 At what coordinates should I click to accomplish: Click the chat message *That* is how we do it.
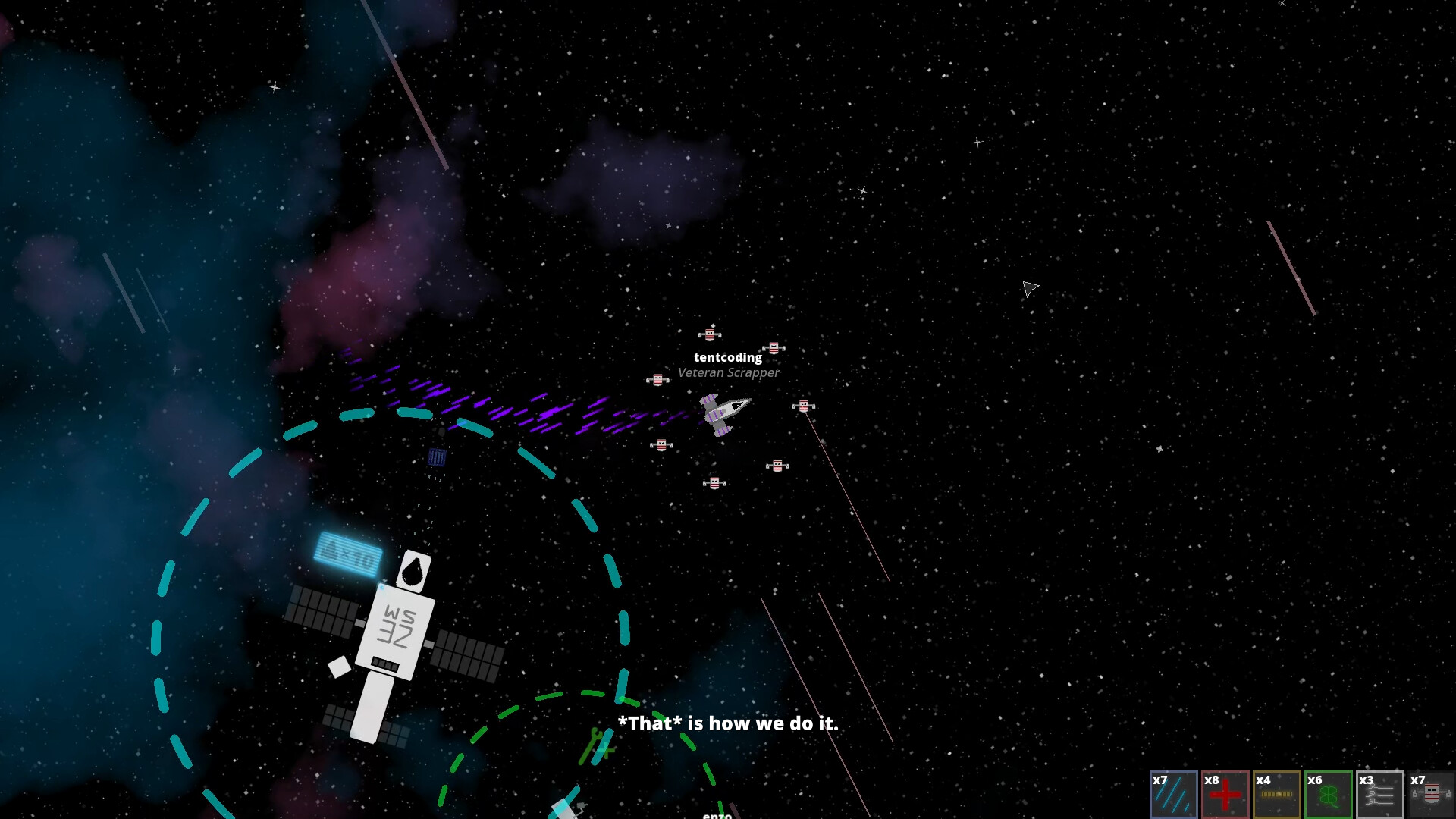728,724
